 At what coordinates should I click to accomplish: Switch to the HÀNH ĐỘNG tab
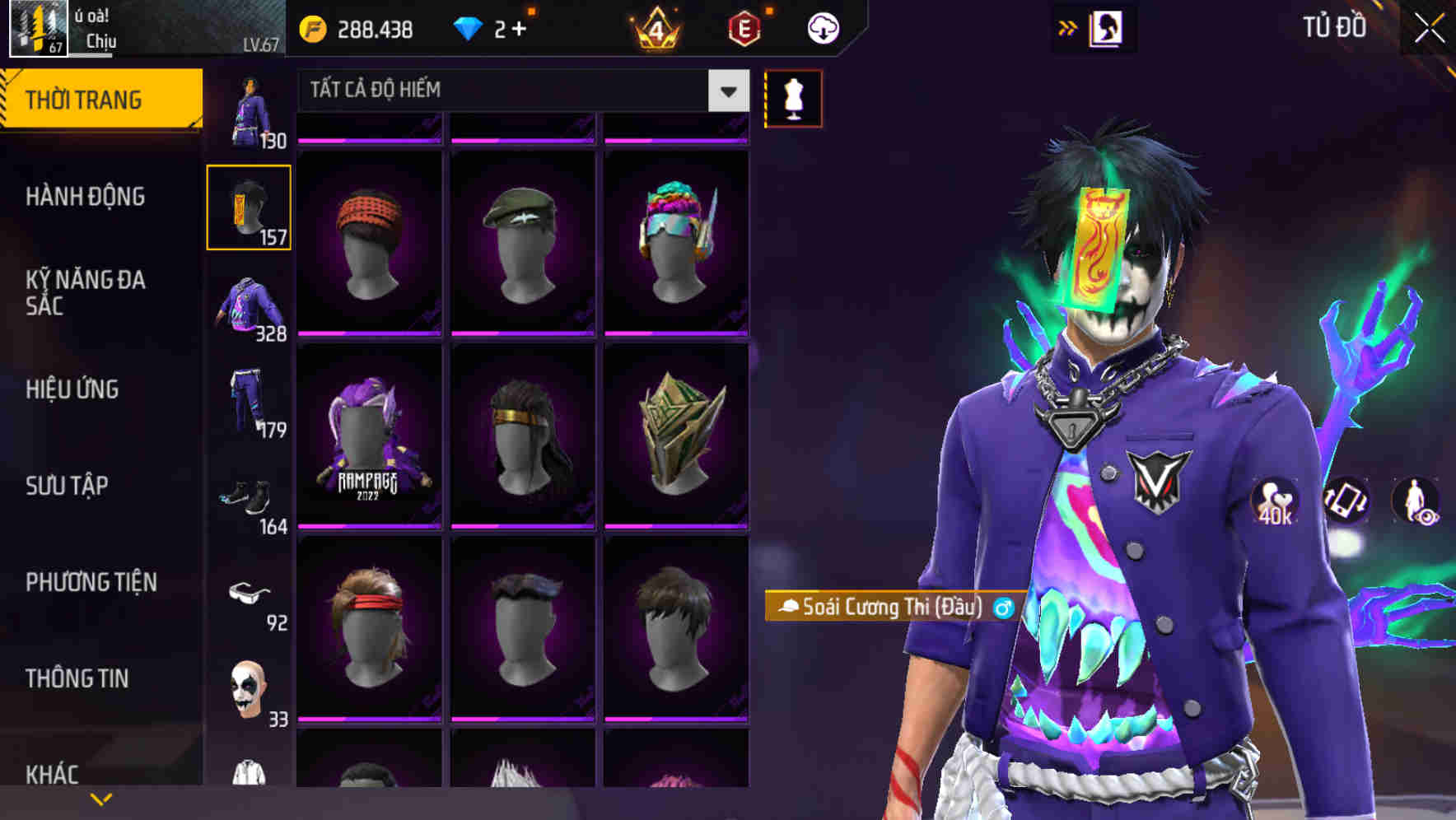(x=86, y=198)
